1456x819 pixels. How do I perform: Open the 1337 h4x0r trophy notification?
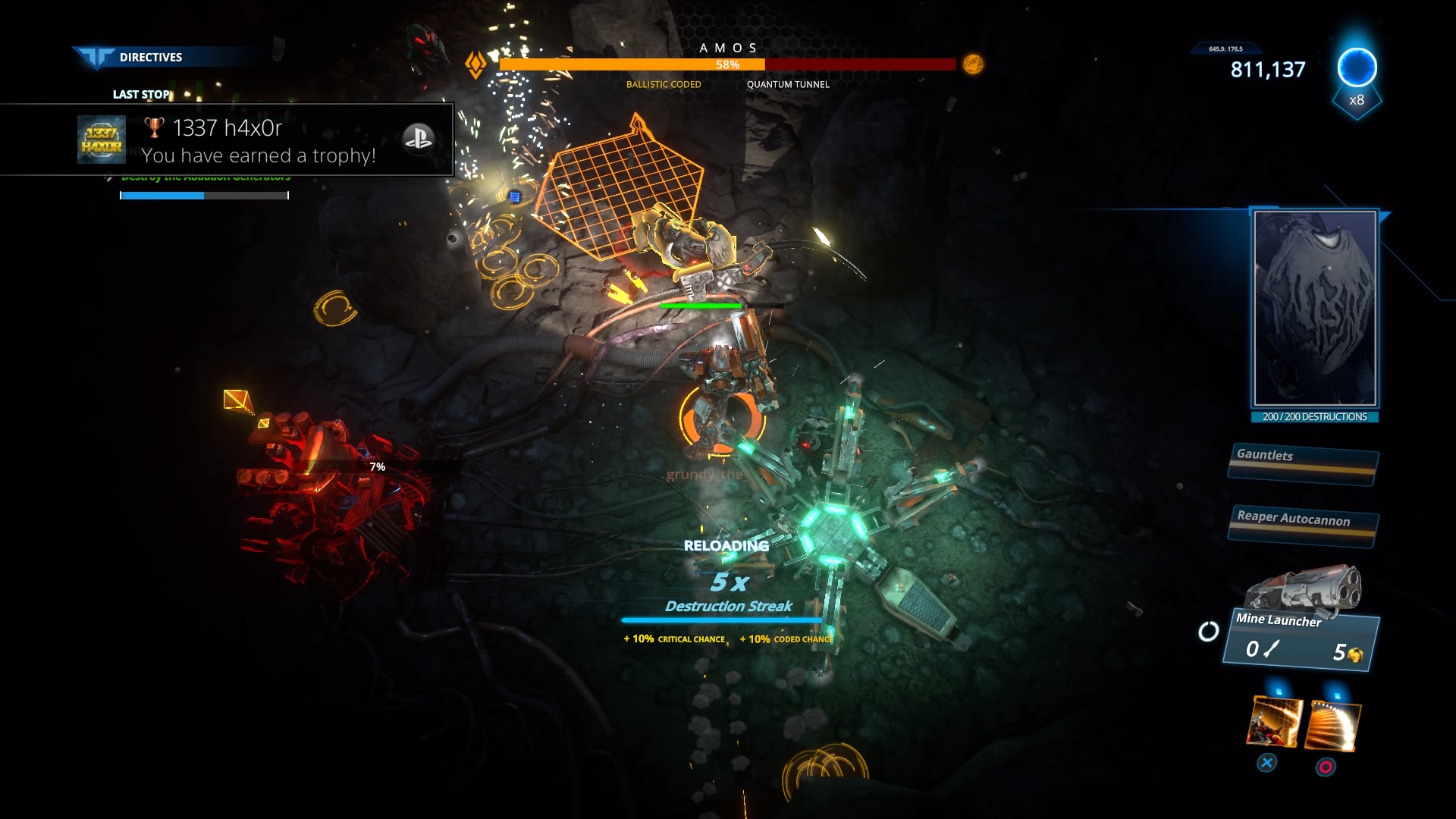(x=227, y=140)
